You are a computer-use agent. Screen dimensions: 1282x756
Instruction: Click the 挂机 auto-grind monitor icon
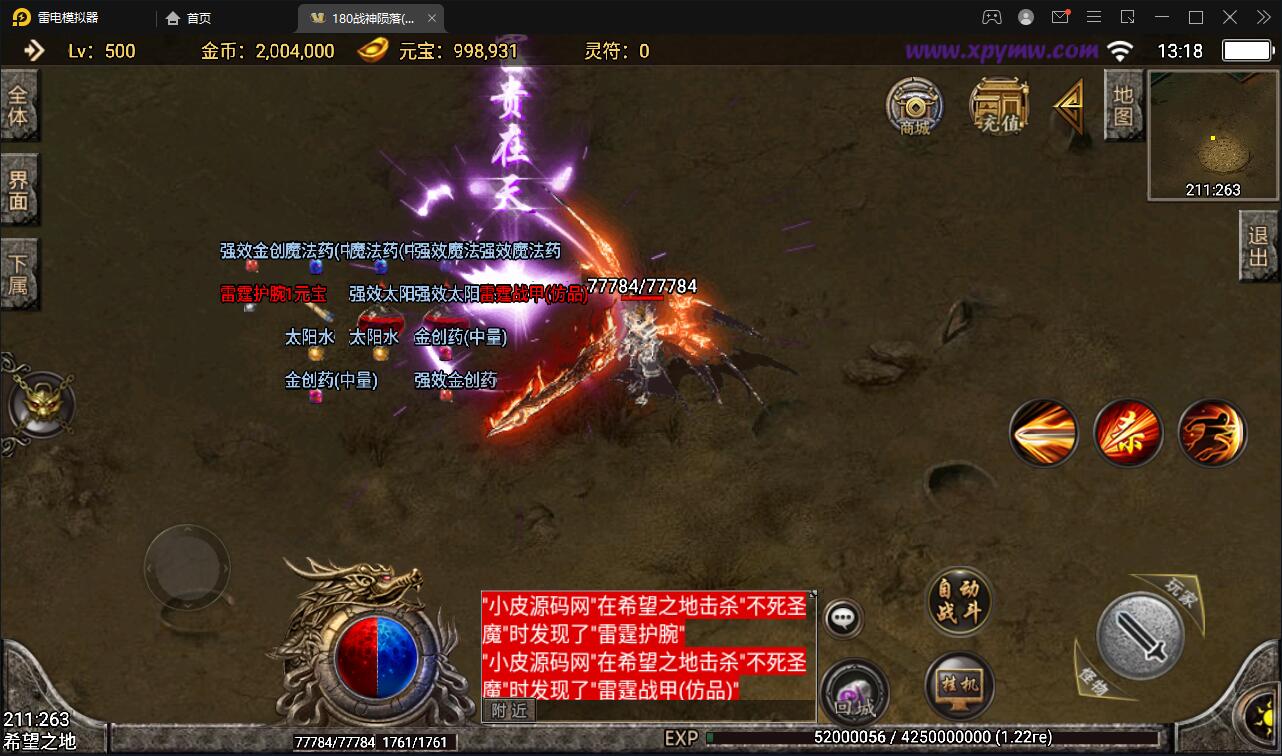click(x=958, y=684)
